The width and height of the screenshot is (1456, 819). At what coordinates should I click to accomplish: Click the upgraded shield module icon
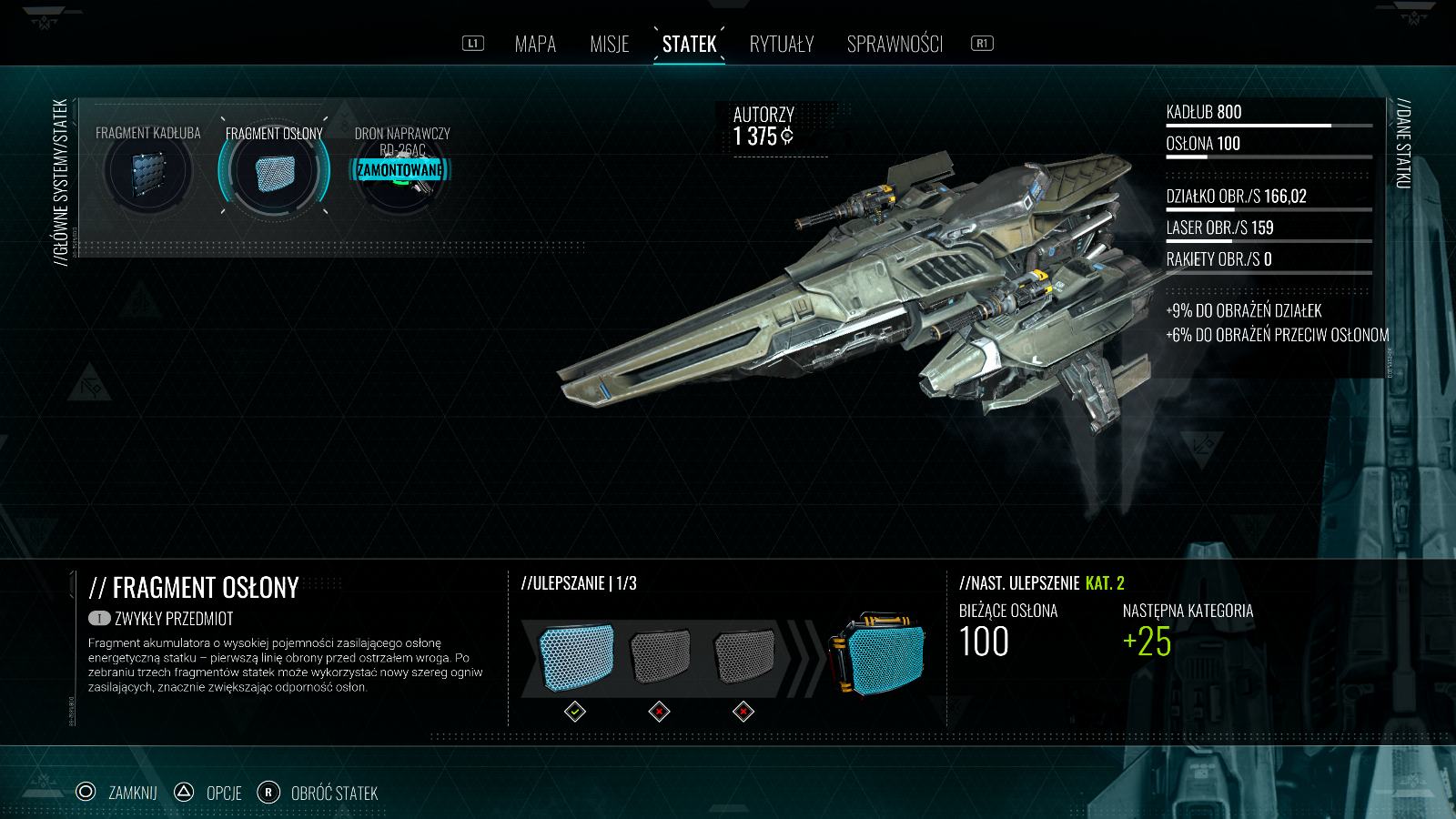(x=876, y=655)
